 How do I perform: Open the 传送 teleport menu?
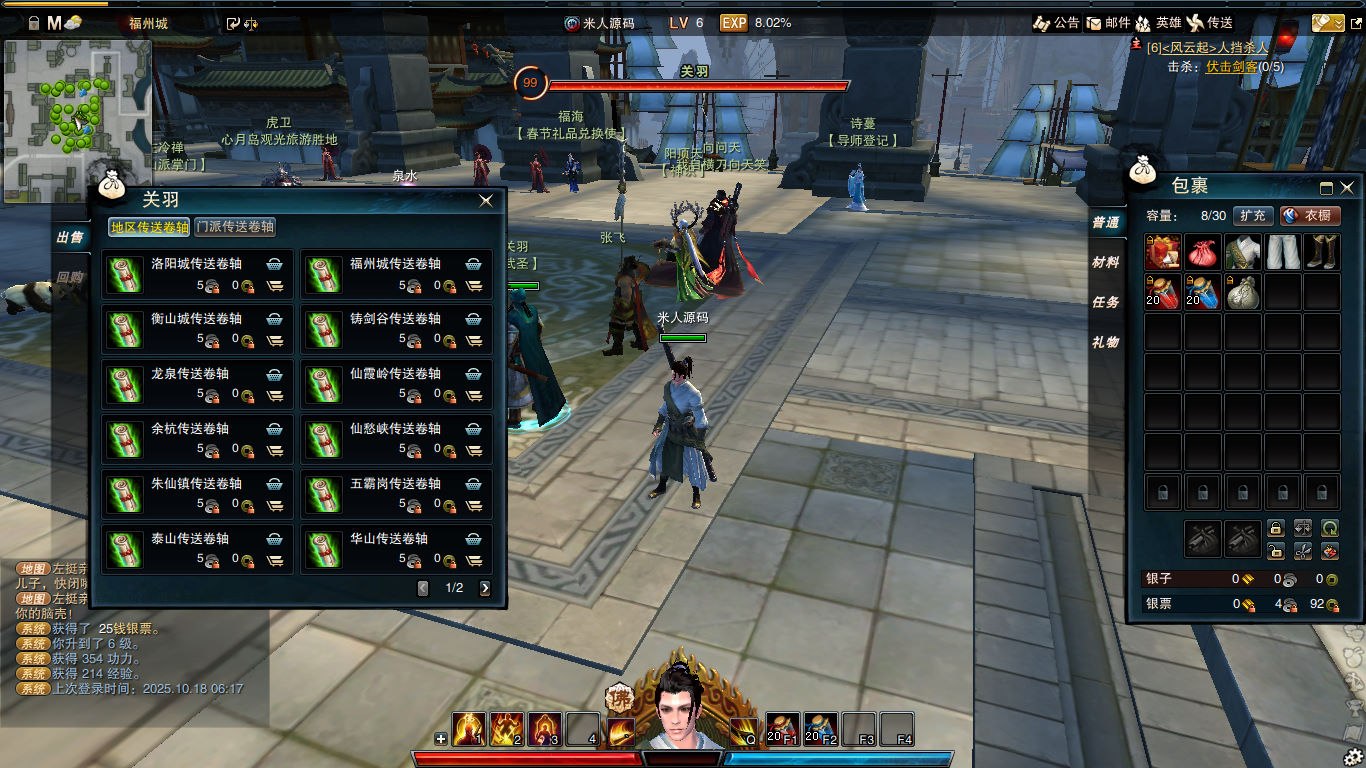1210,23
